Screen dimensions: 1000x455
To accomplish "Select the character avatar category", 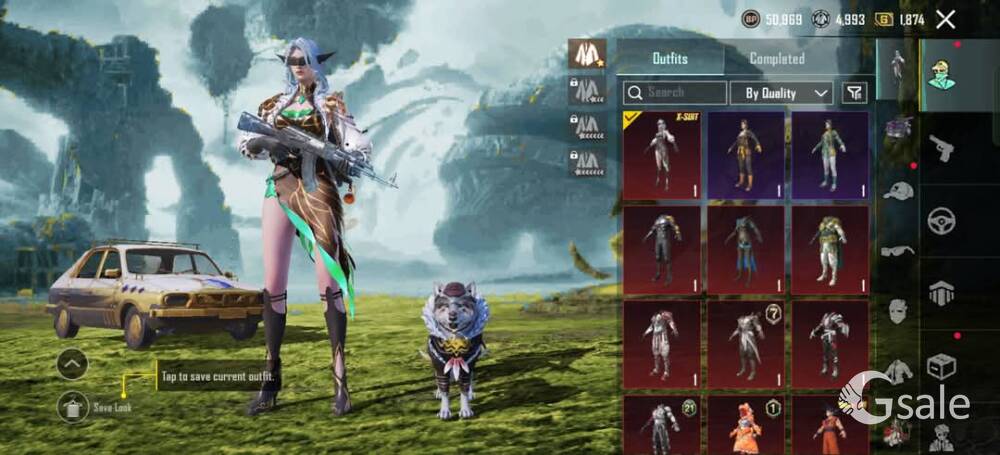I will [x=941, y=75].
